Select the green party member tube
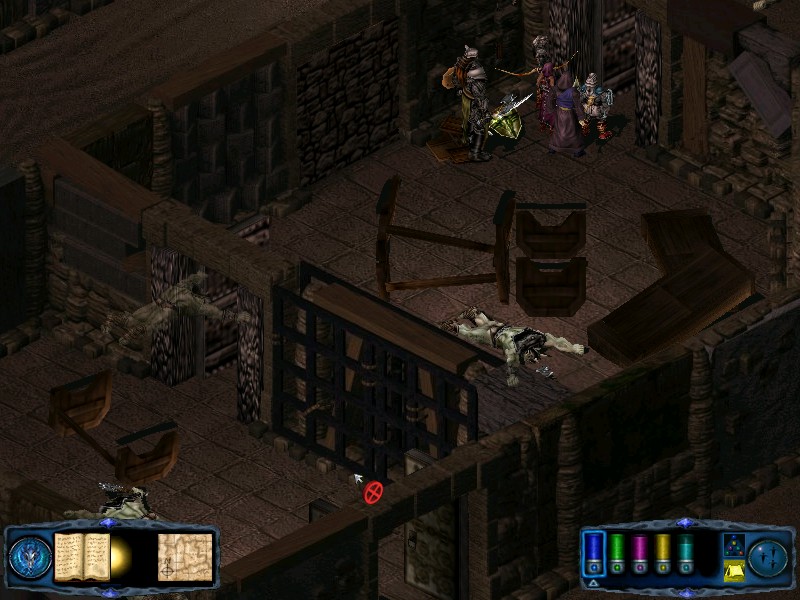800x600 pixels. [618, 553]
